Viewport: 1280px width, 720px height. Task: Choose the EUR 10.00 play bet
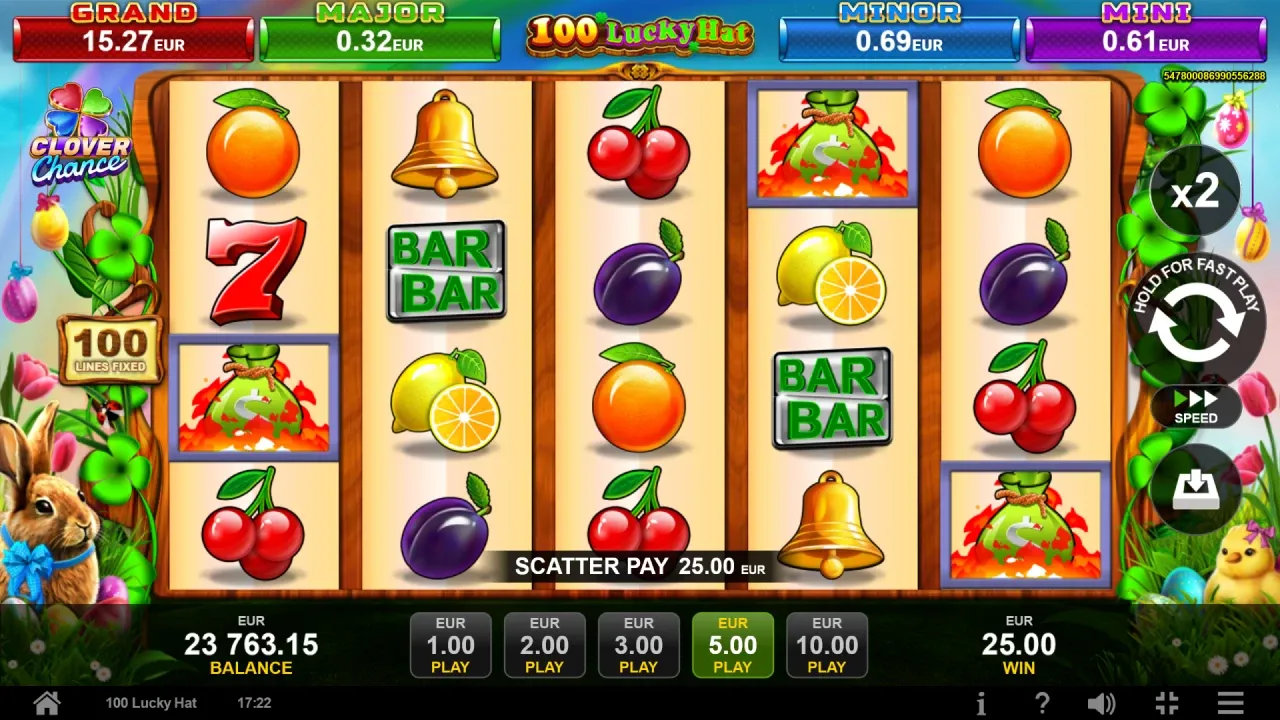(x=826, y=645)
